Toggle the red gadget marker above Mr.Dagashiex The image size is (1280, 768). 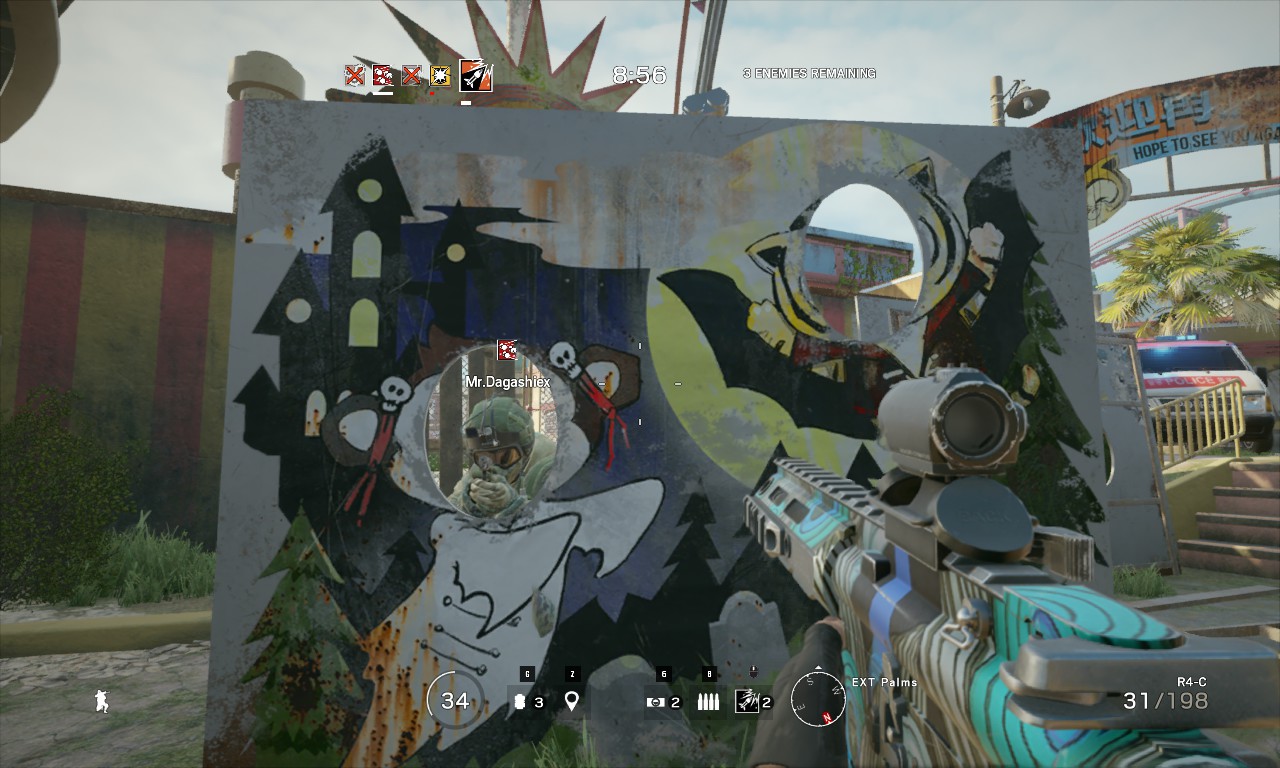point(505,352)
